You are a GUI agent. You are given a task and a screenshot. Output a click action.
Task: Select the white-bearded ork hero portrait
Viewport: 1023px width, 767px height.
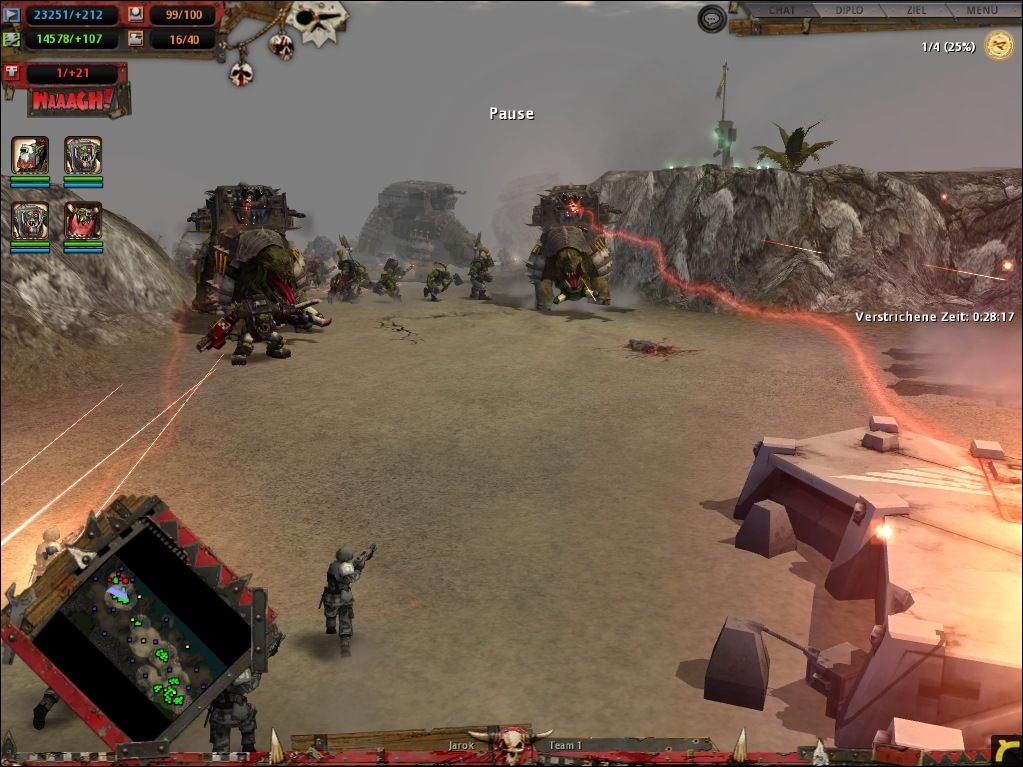tap(30, 156)
